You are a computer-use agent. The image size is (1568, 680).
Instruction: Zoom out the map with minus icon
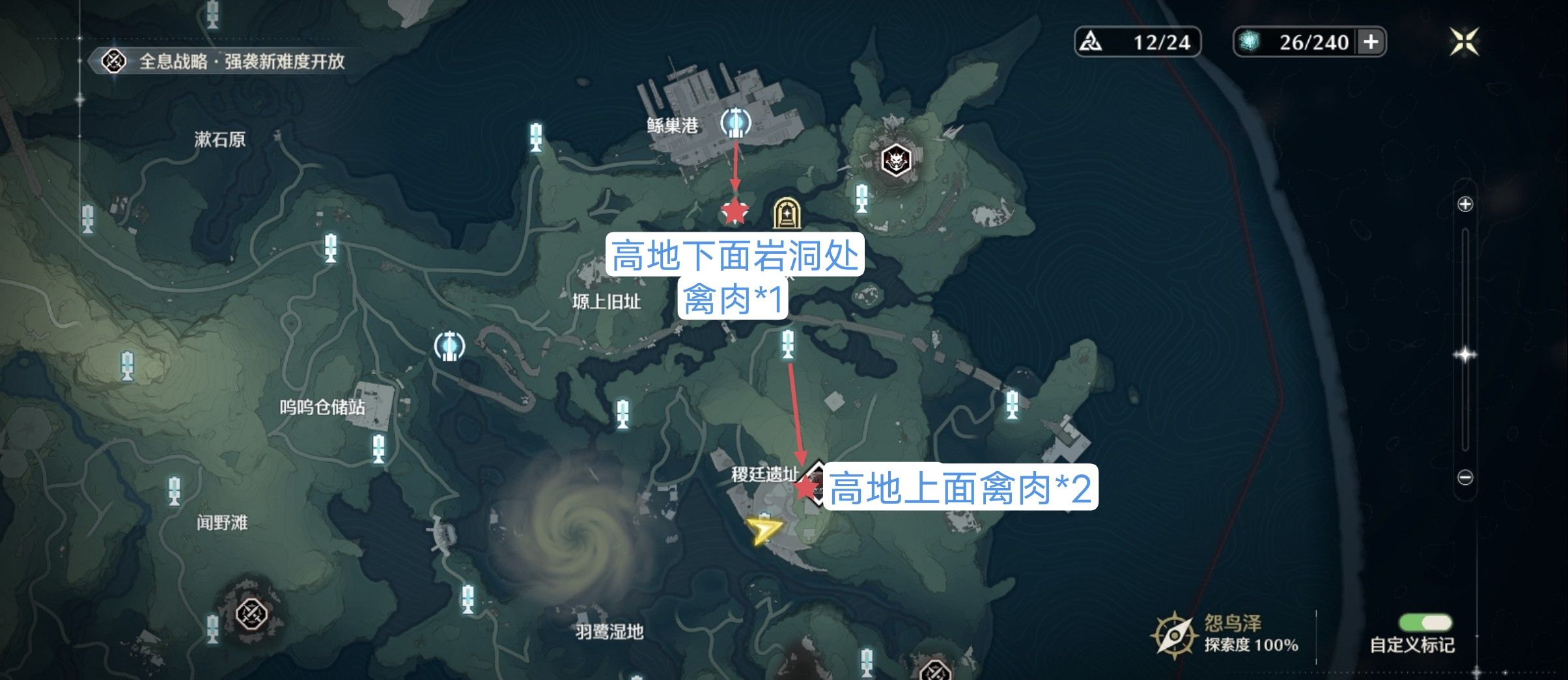pyautogui.click(x=1465, y=478)
